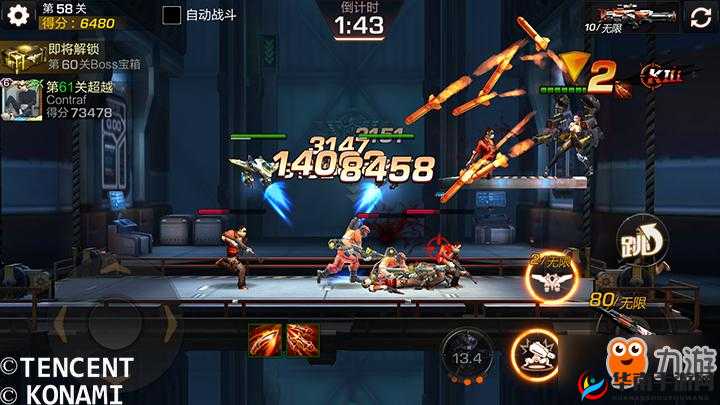Select the single flame slash buff icon
This screenshot has height=405, width=720.
coord(265,340)
